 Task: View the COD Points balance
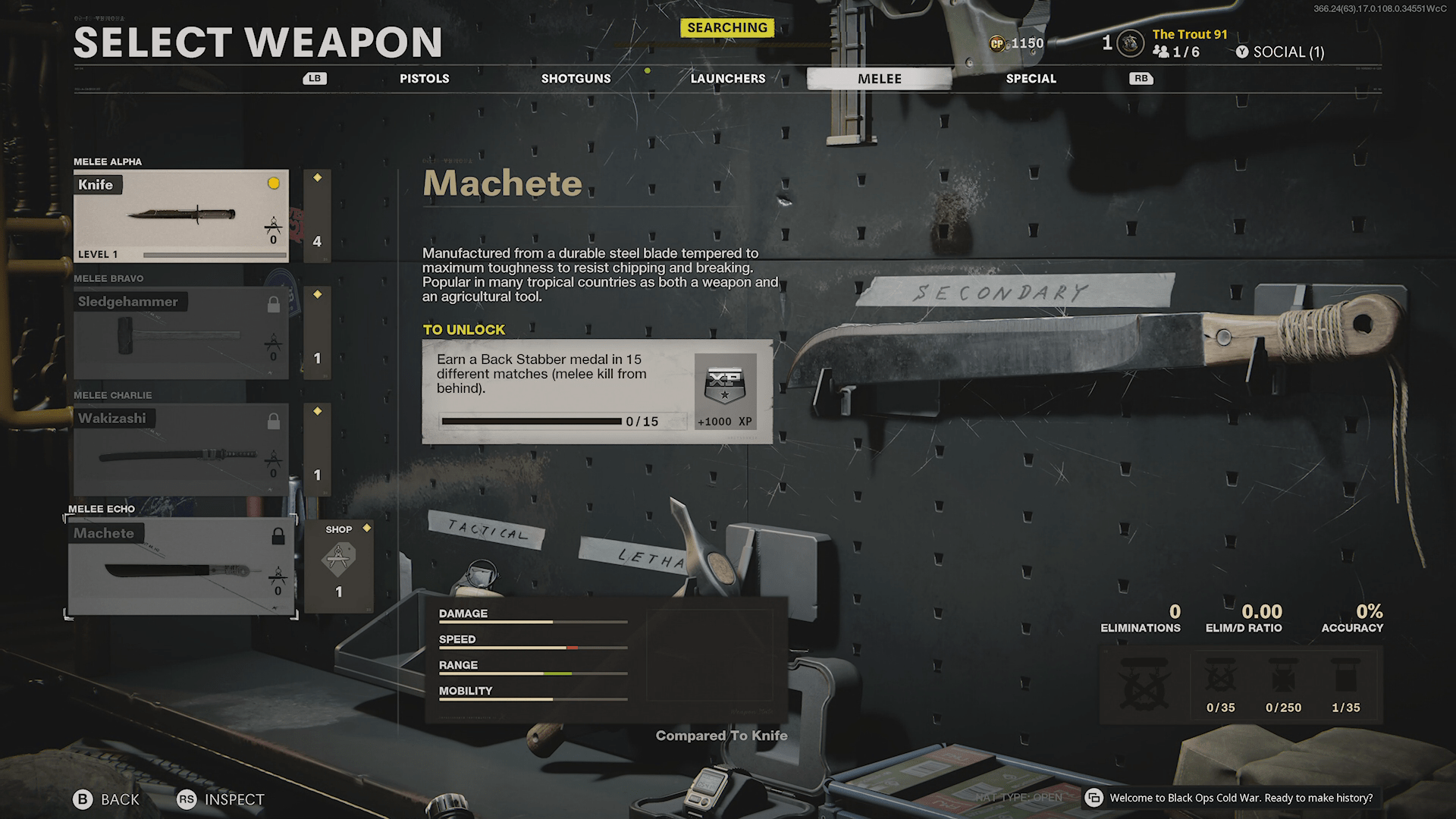1017,44
